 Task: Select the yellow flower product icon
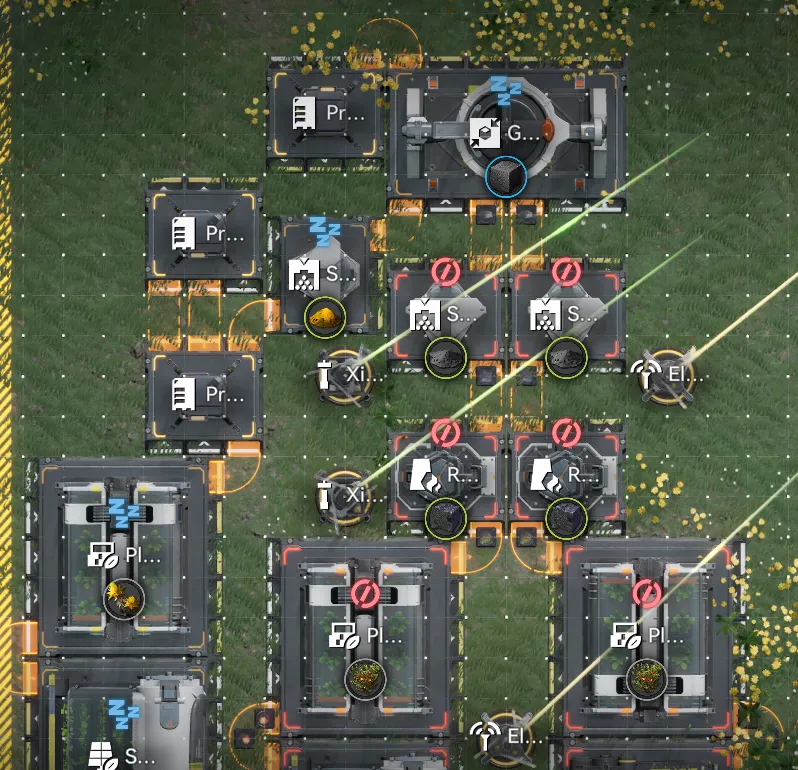[125, 598]
